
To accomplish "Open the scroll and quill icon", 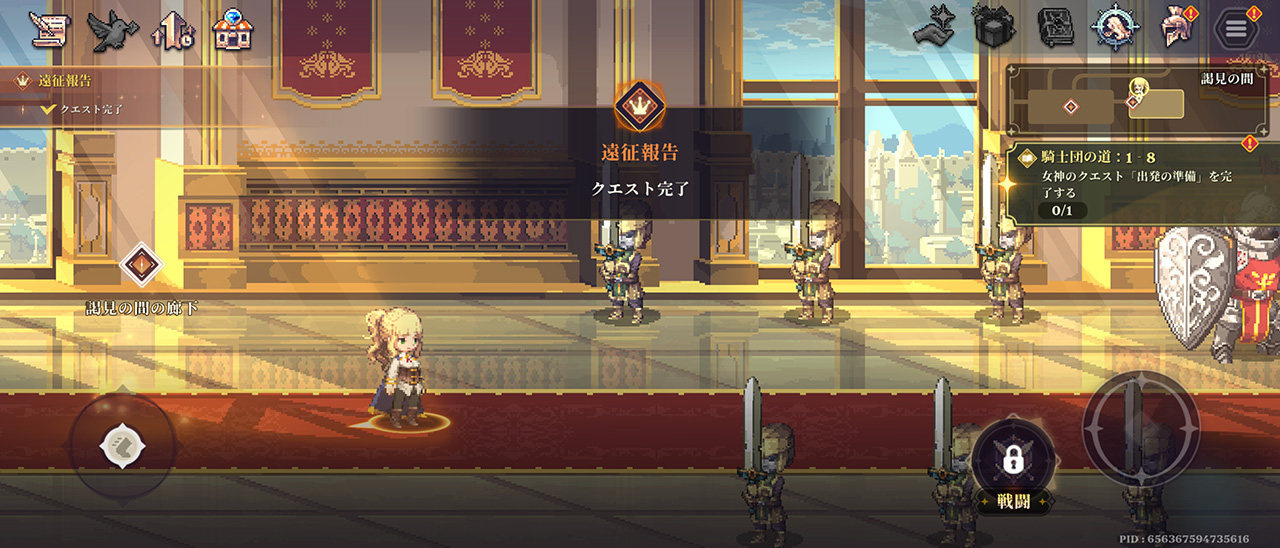I will point(48,31).
